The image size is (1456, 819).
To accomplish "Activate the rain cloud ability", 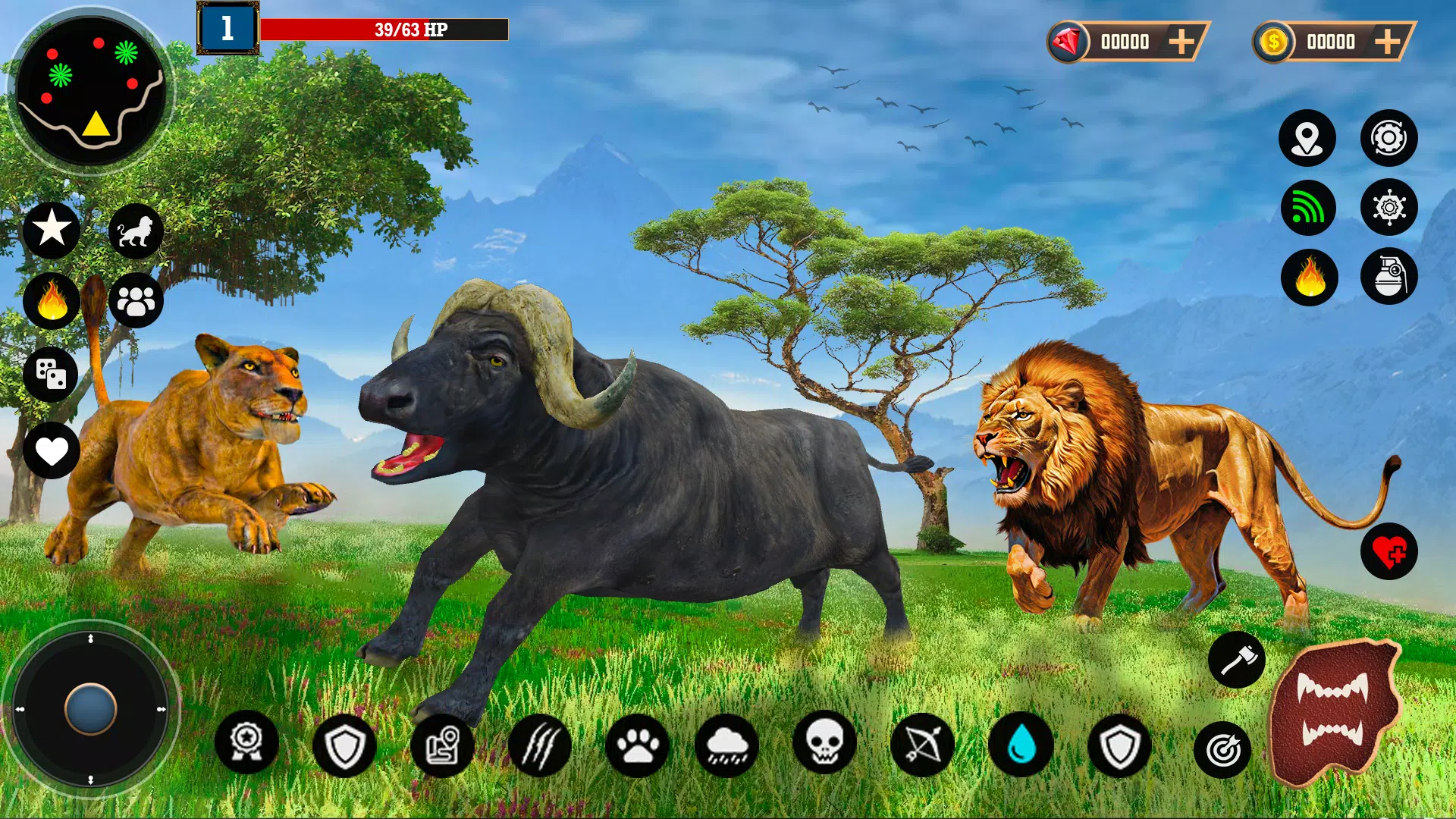I will (726, 745).
